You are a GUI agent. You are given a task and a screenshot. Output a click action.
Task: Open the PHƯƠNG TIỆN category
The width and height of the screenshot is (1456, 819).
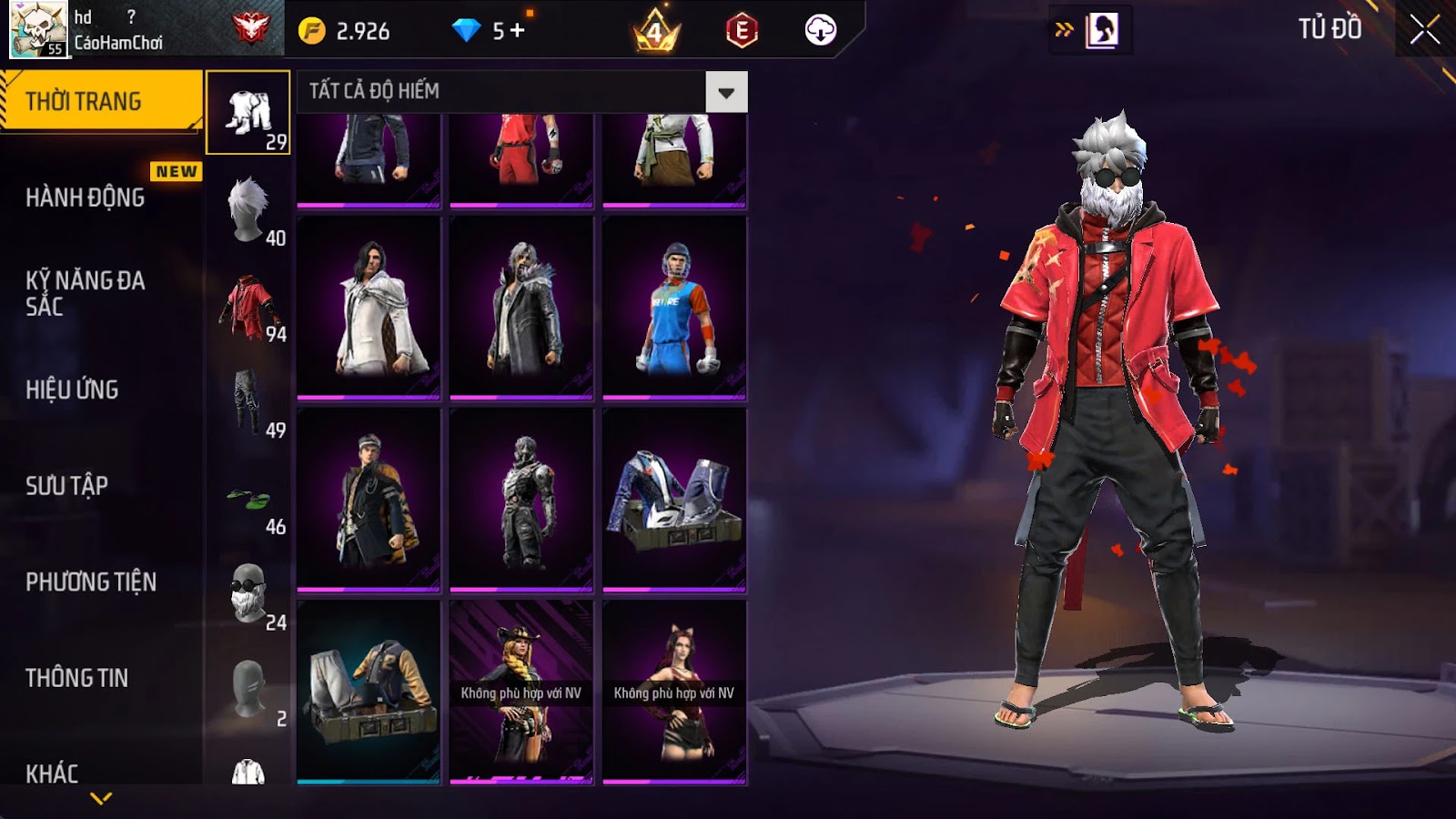91,581
